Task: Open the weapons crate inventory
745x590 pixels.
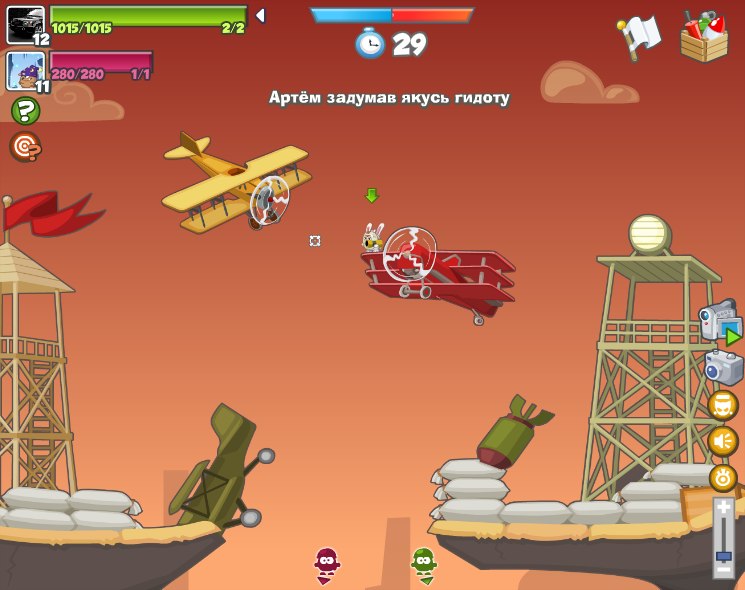Action: point(704,38)
